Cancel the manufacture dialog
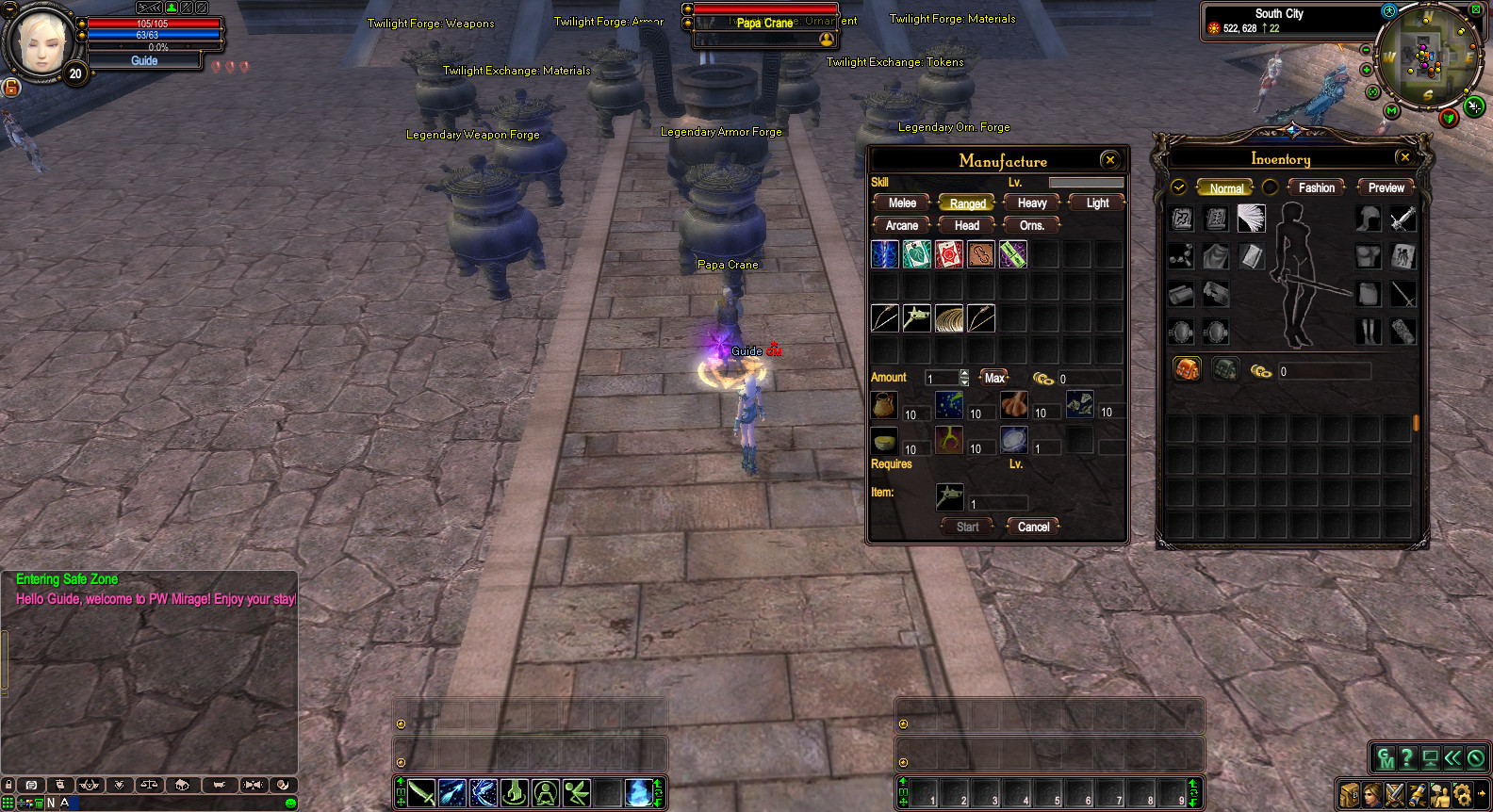 tap(1033, 528)
